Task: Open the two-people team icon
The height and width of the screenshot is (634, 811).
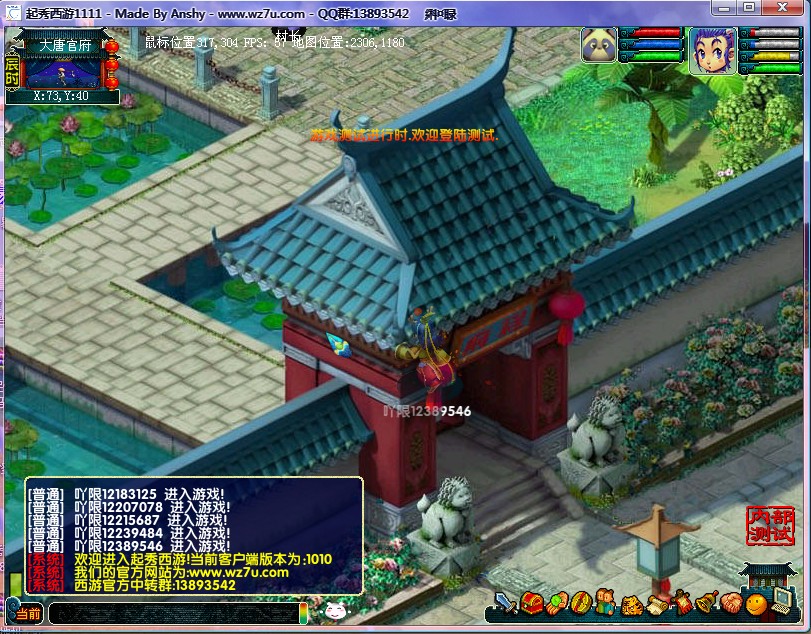Action: [606, 604]
